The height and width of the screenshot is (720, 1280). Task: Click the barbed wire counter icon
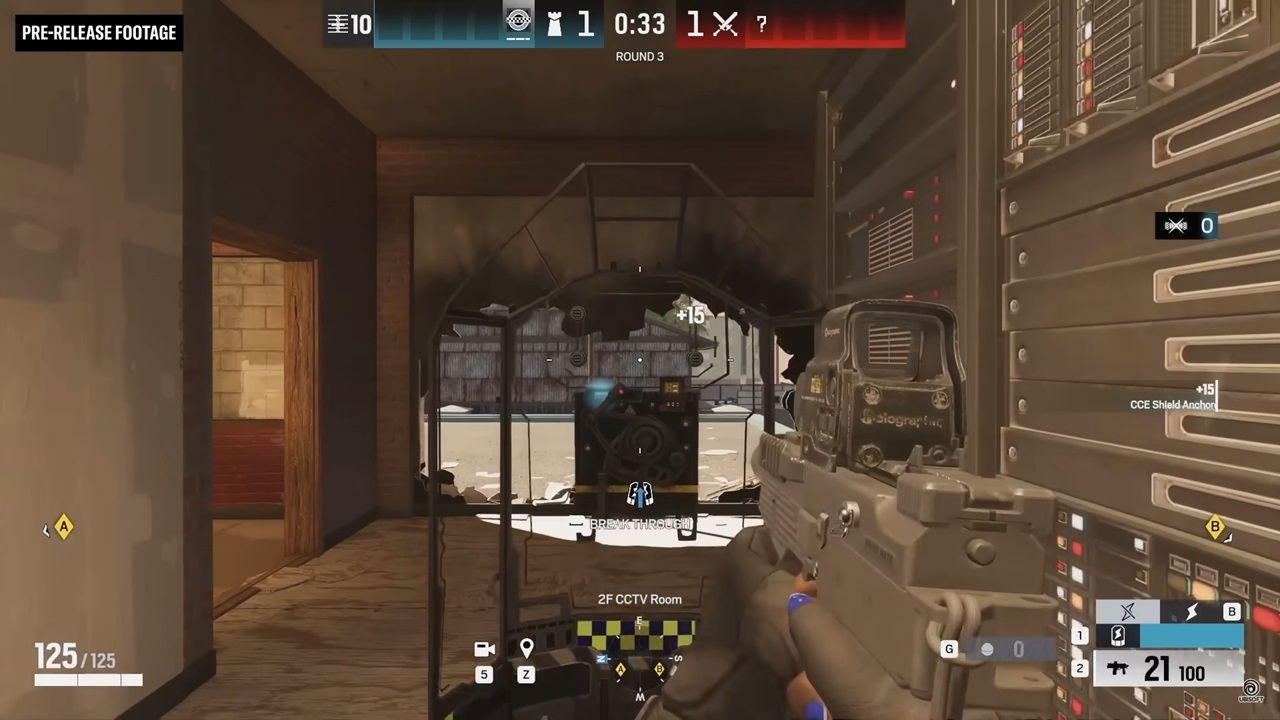click(x=1176, y=226)
